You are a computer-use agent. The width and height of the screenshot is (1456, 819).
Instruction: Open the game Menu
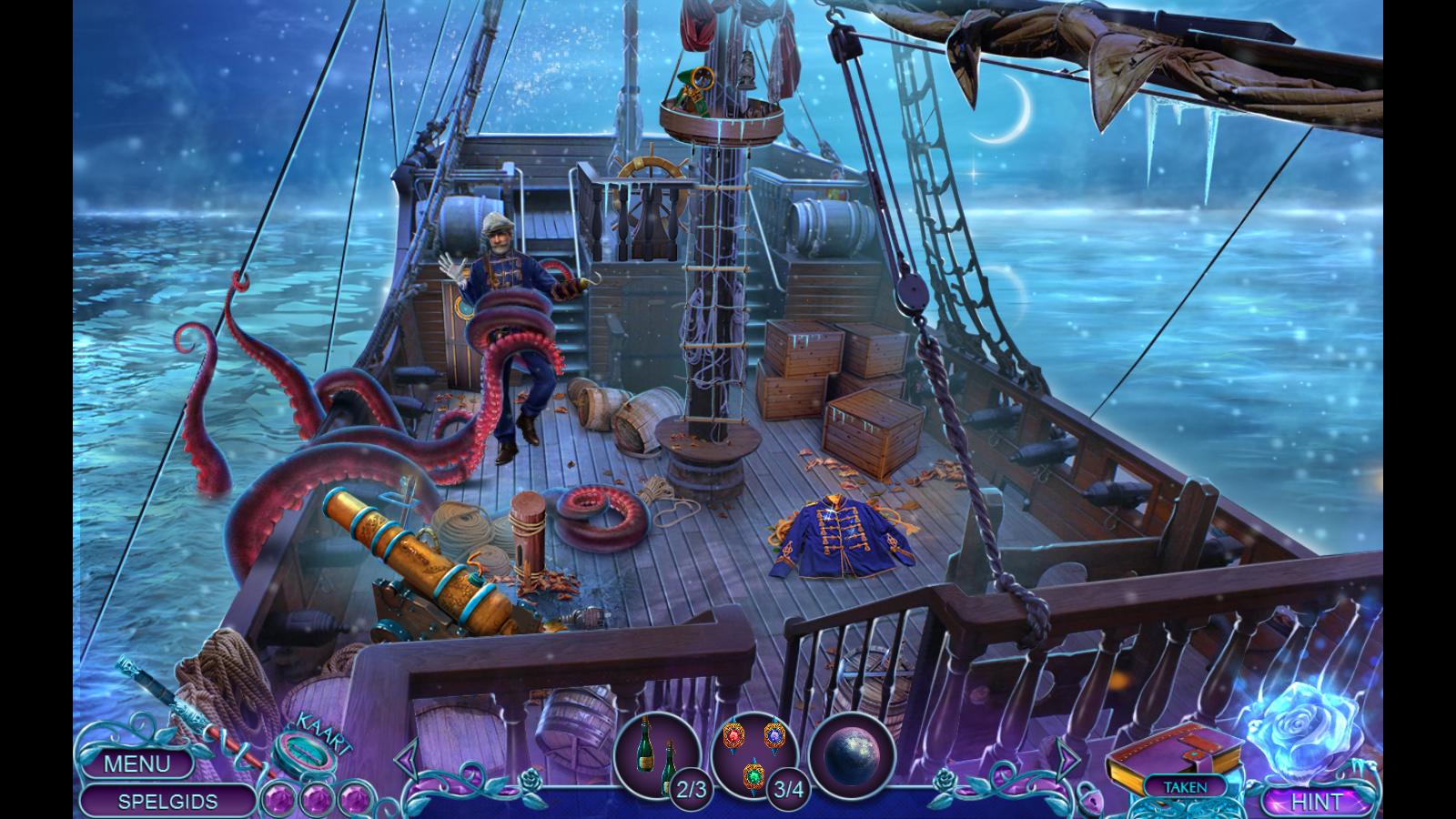[x=136, y=763]
